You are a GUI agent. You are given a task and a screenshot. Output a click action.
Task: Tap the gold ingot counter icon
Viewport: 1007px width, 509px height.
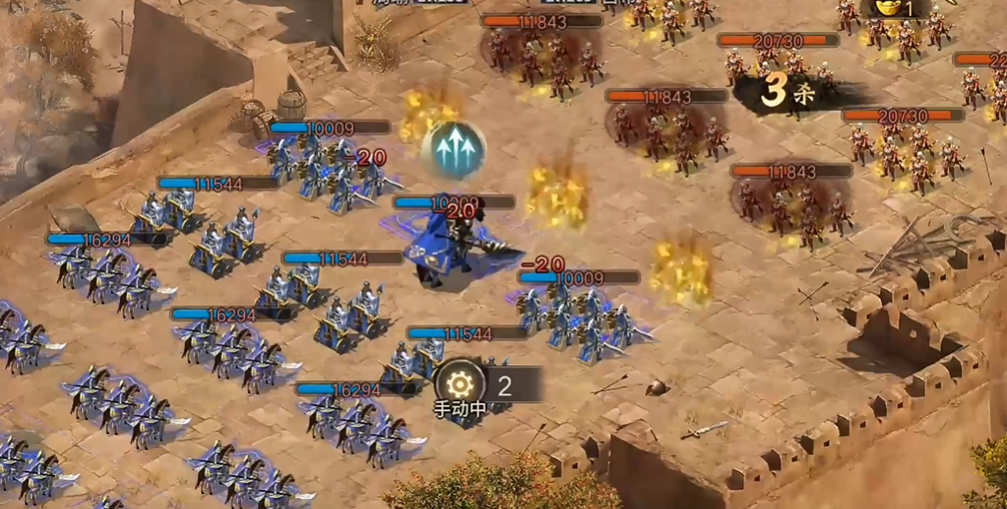point(882,8)
